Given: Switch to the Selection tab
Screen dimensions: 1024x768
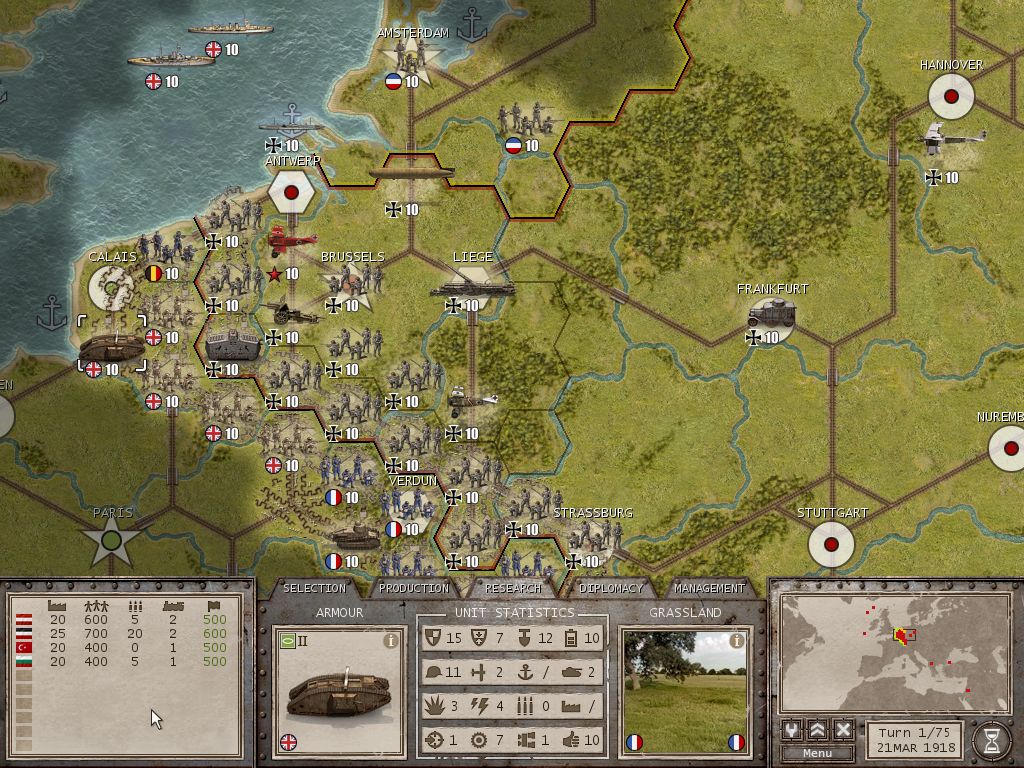Looking at the screenshot, I should tap(314, 588).
